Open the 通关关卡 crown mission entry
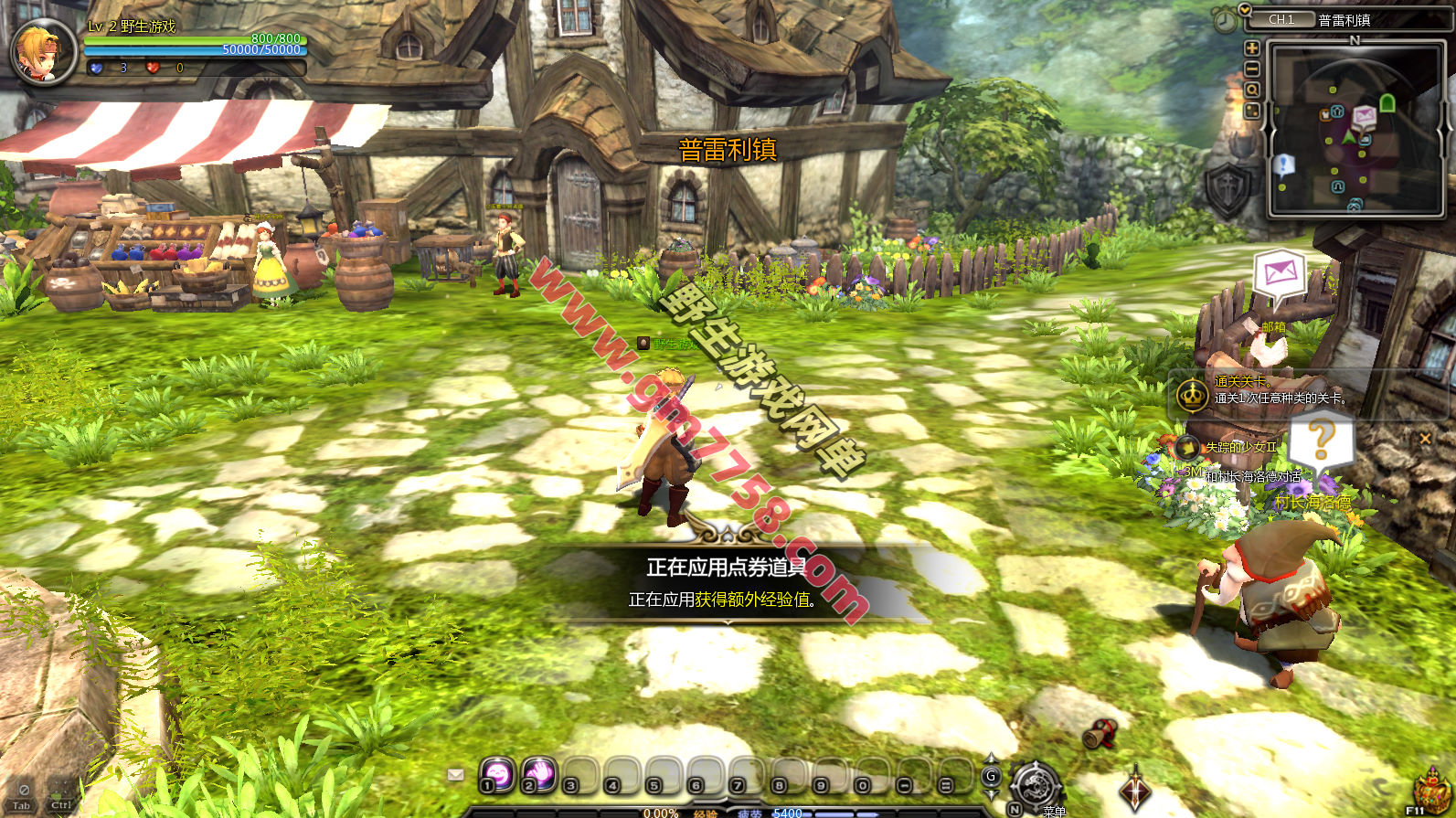This screenshot has height=818, width=1456. coord(1192,395)
